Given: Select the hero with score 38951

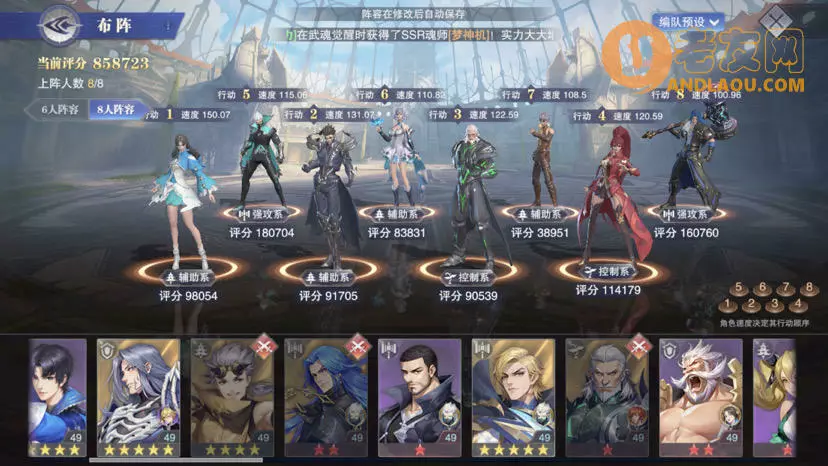Looking at the screenshot, I should pyautogui.click(x=543, y=160).
